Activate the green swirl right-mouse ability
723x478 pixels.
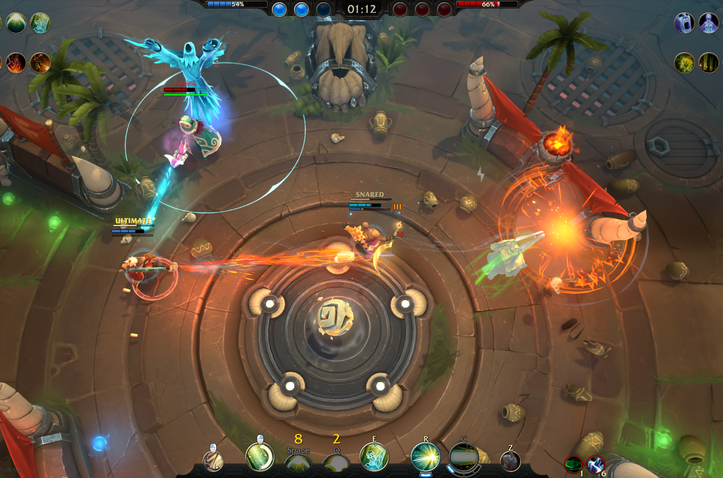(259, 456)
